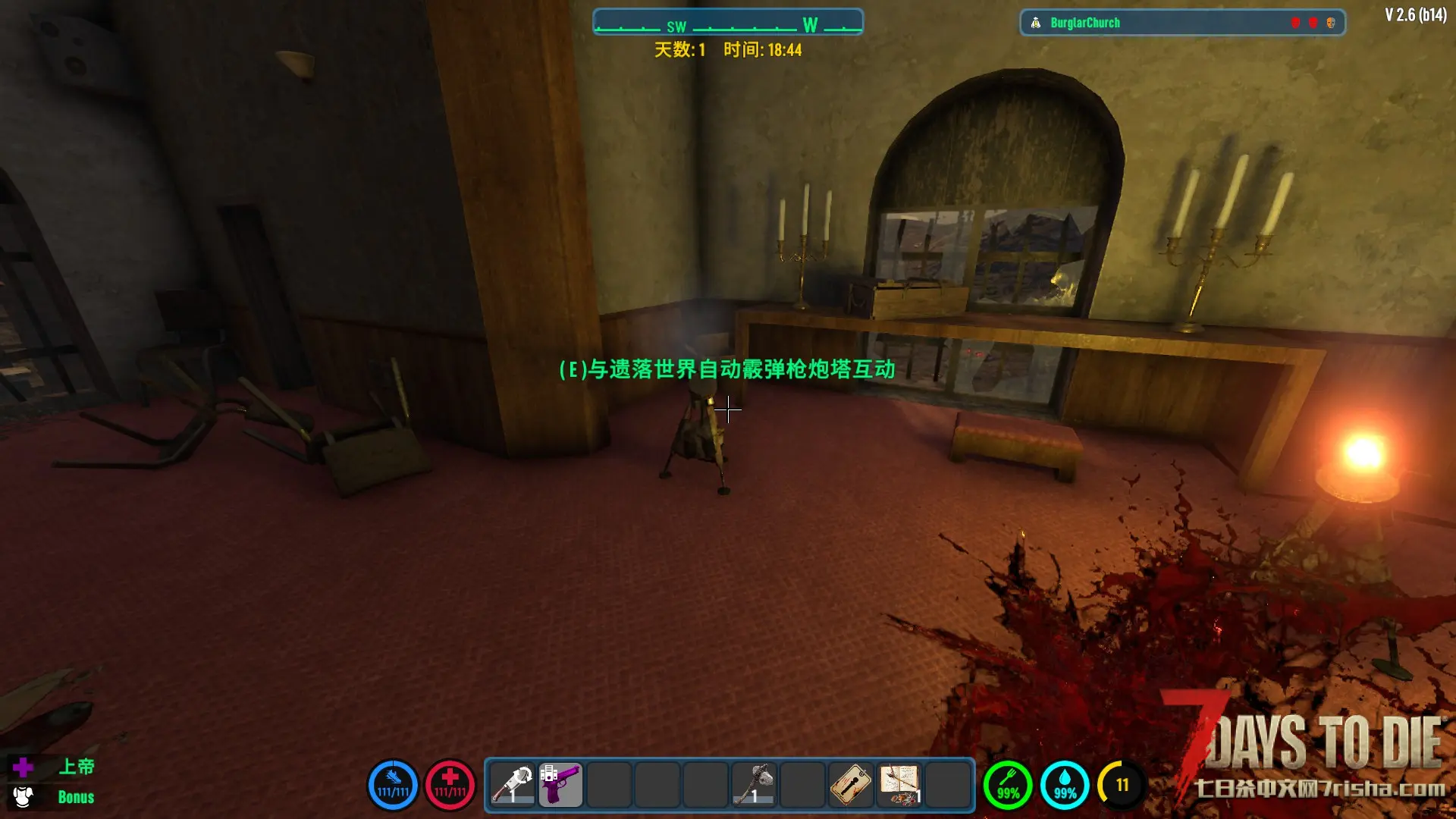
Task: Click the Bonus armor buff icon
Action: (23, 797)
